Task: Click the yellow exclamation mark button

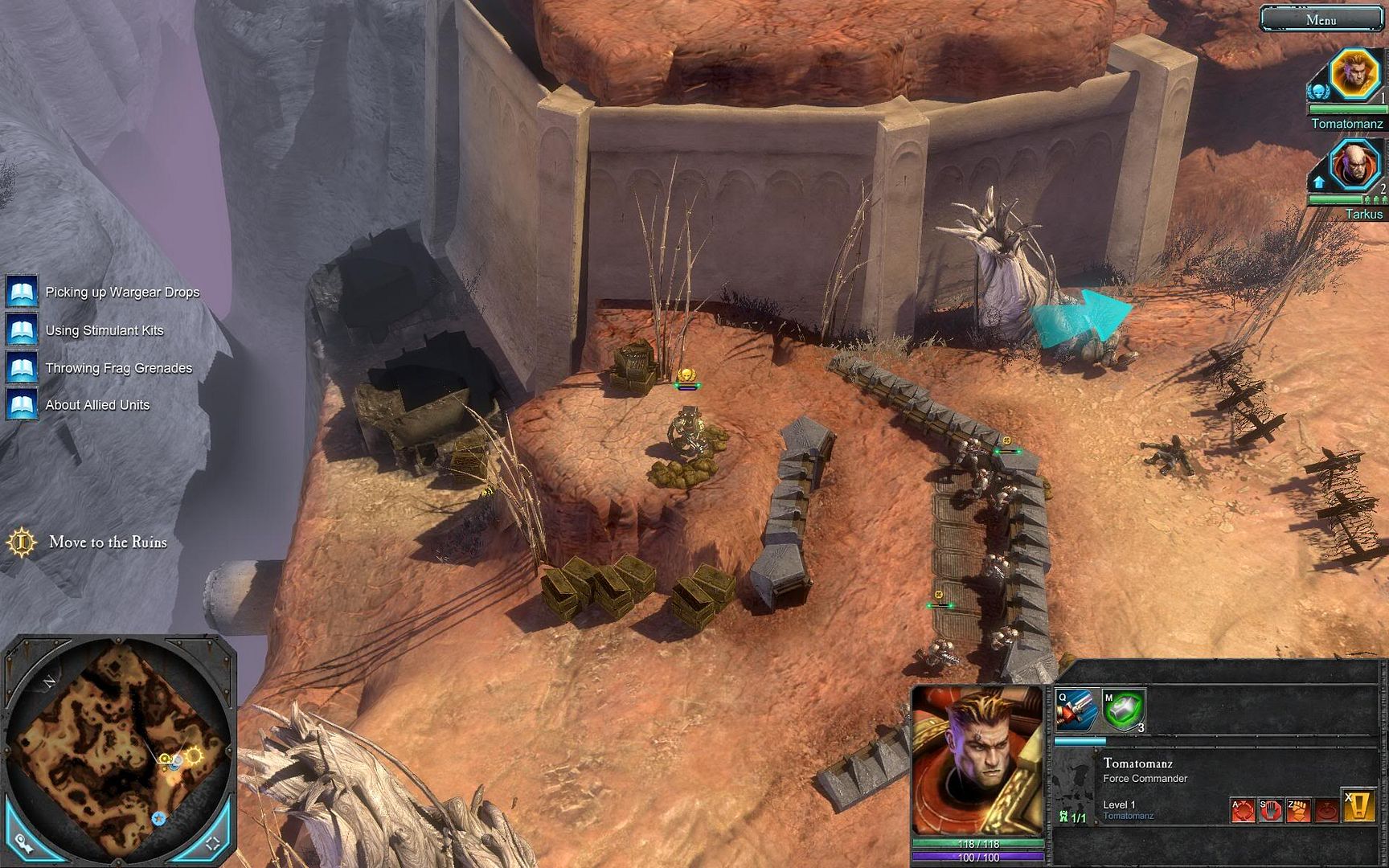Action: click(1358, 807)
